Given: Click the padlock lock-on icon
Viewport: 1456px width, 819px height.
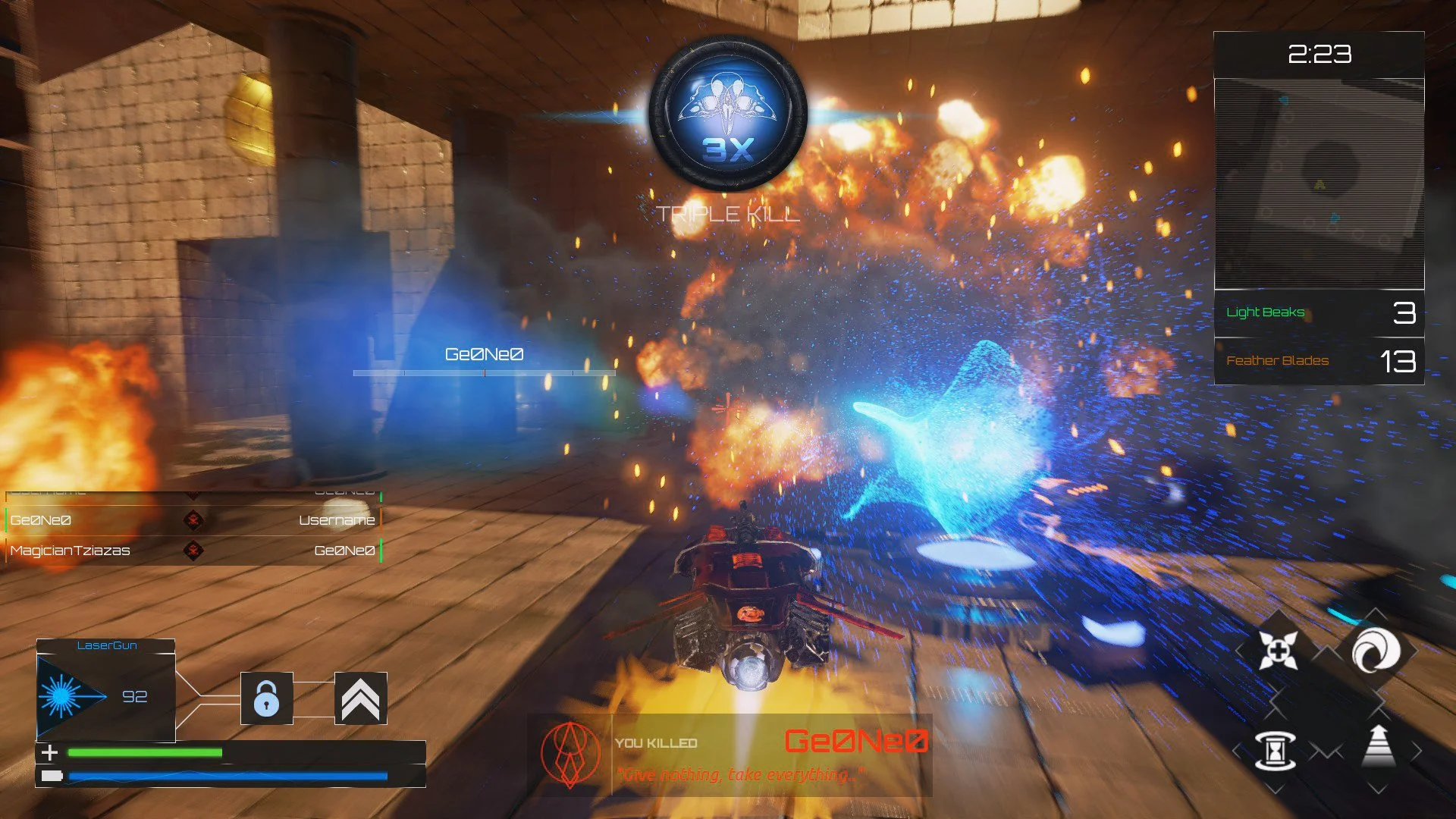Looking at the screenshot, I should (266, 698).
